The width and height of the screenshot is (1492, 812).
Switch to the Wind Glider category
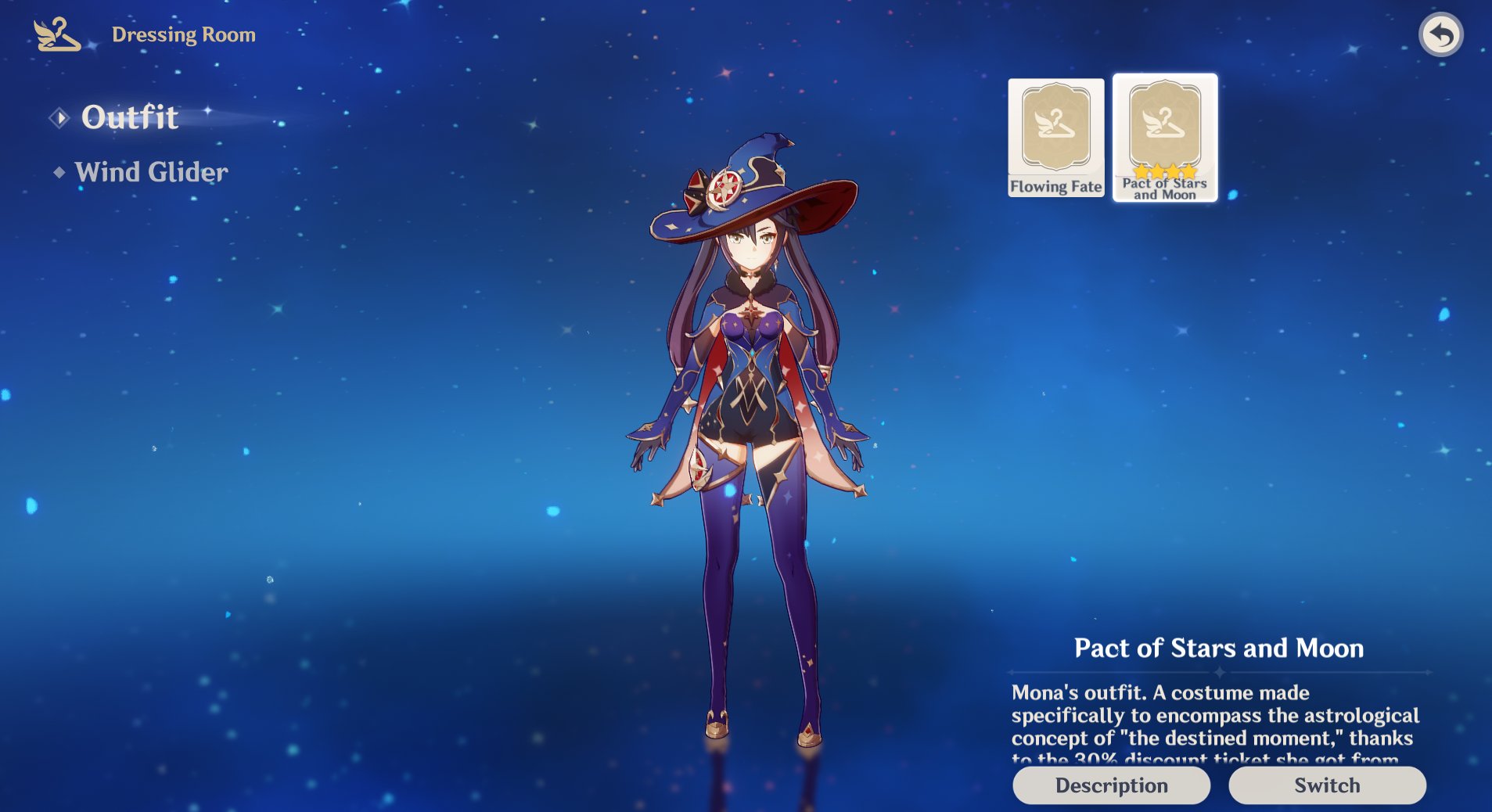pos(151,172)
